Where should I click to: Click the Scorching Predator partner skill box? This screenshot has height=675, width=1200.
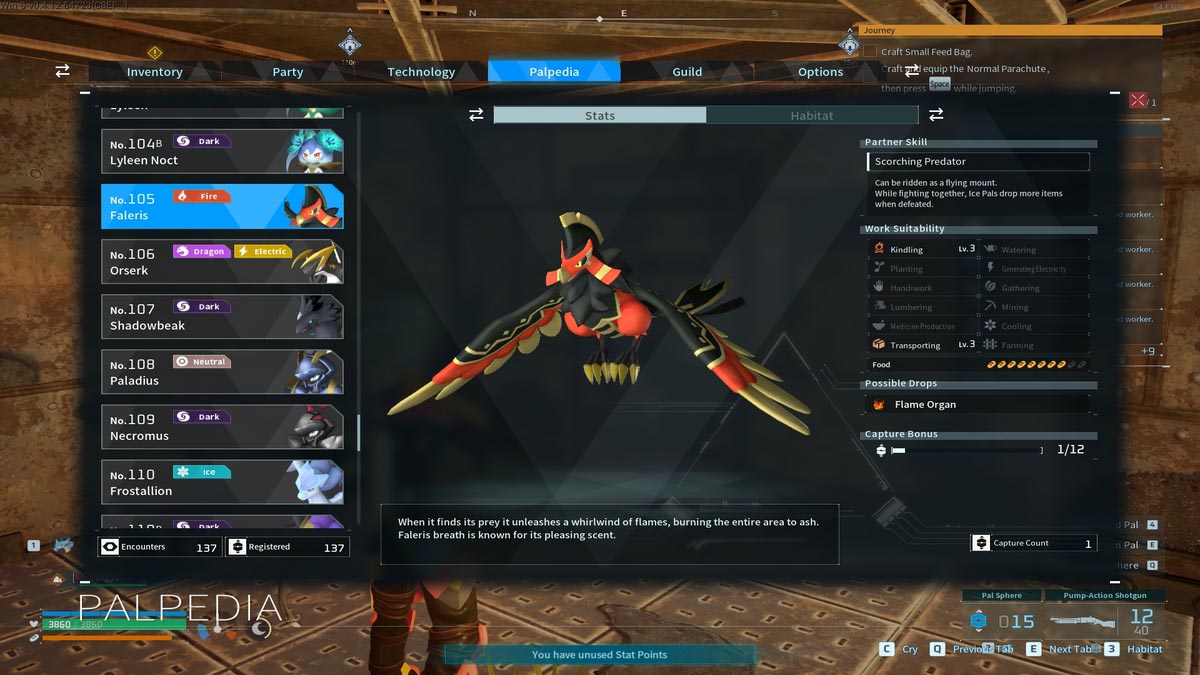click(978, 162)
